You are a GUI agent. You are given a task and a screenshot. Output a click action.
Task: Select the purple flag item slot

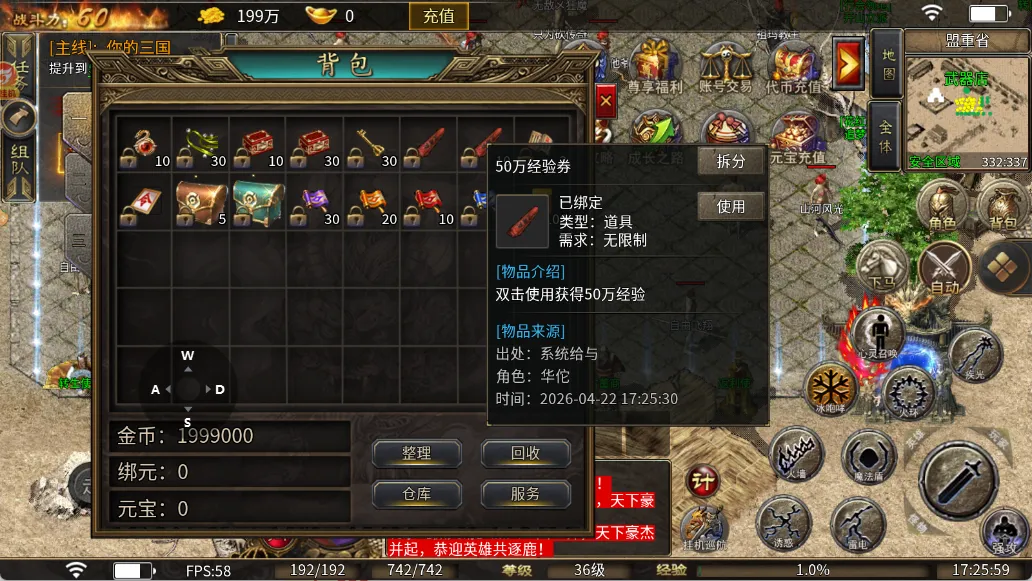(315, 202)
